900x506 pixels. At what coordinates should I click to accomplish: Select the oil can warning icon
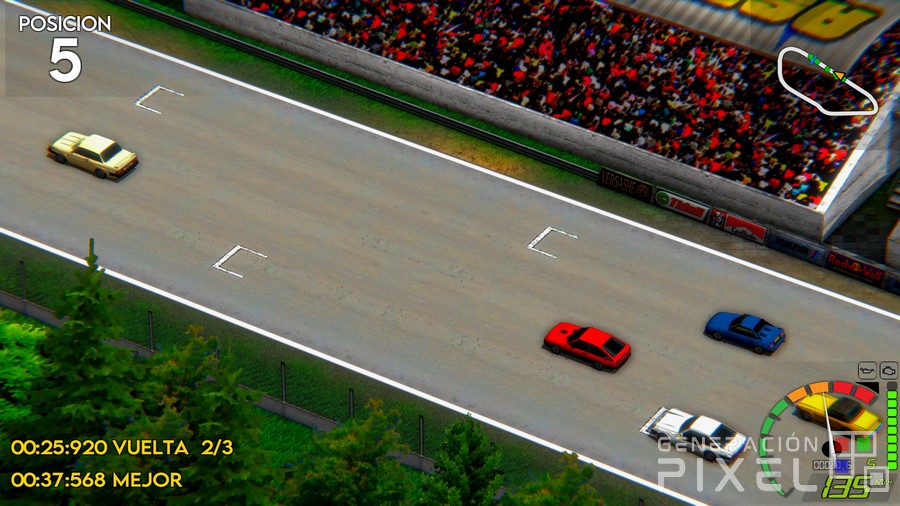click(x=867, y=370)
